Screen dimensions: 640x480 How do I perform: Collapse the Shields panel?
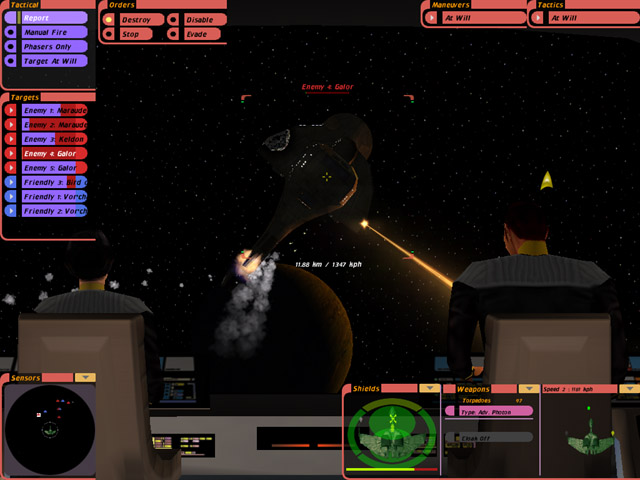[430, 387]
